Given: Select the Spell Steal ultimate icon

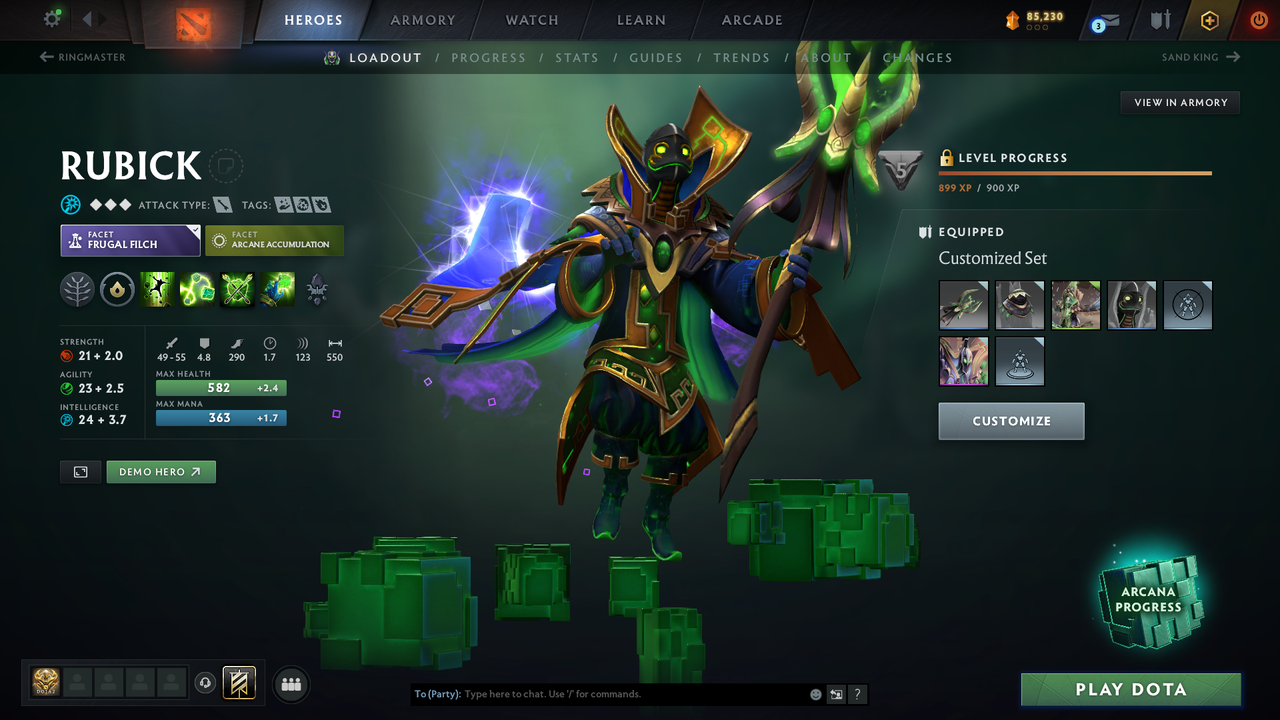Looking at the screenshot, I should [278, 289].
